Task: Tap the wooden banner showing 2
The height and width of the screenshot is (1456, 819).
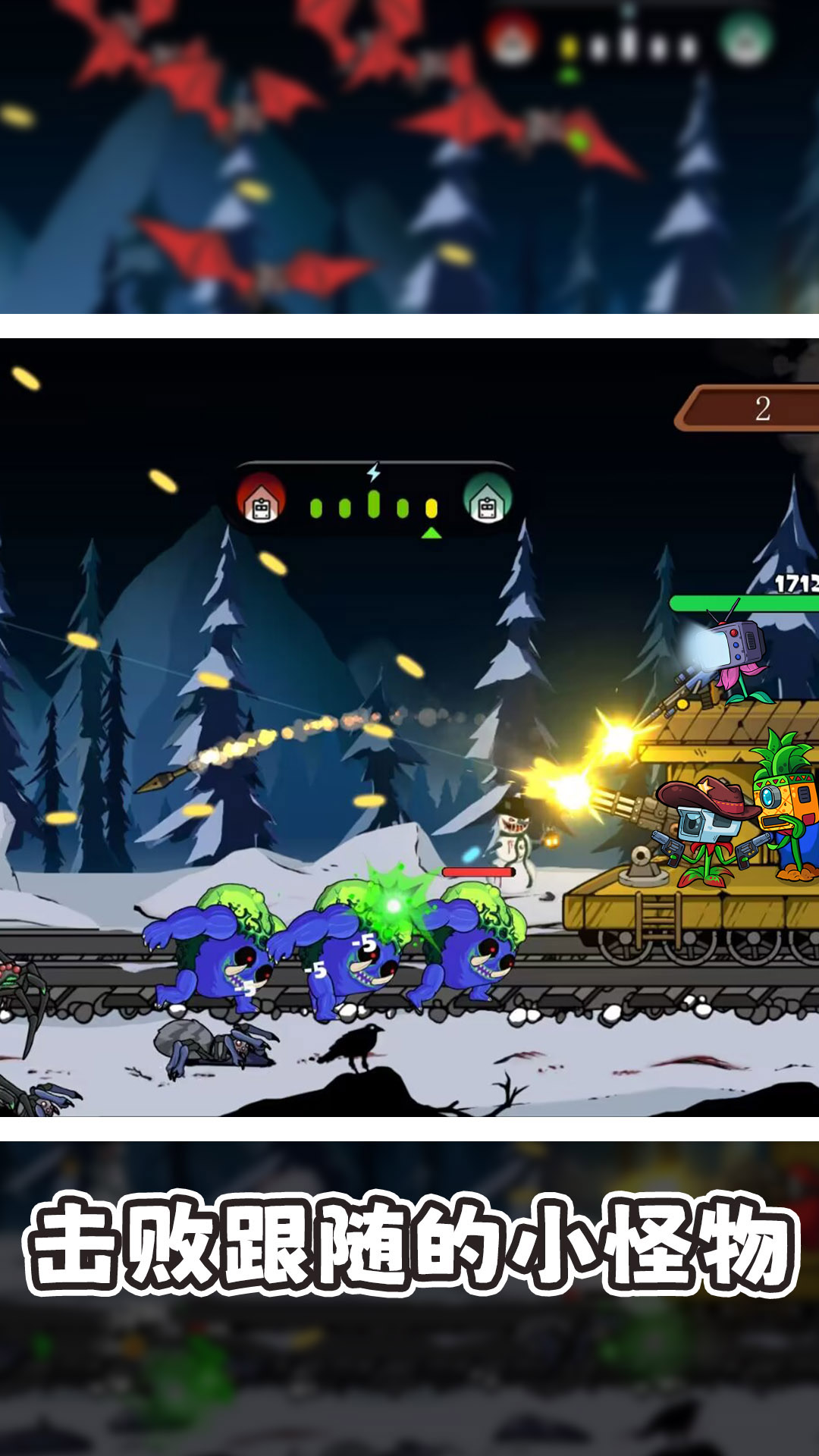Action: tap(751, 409)
